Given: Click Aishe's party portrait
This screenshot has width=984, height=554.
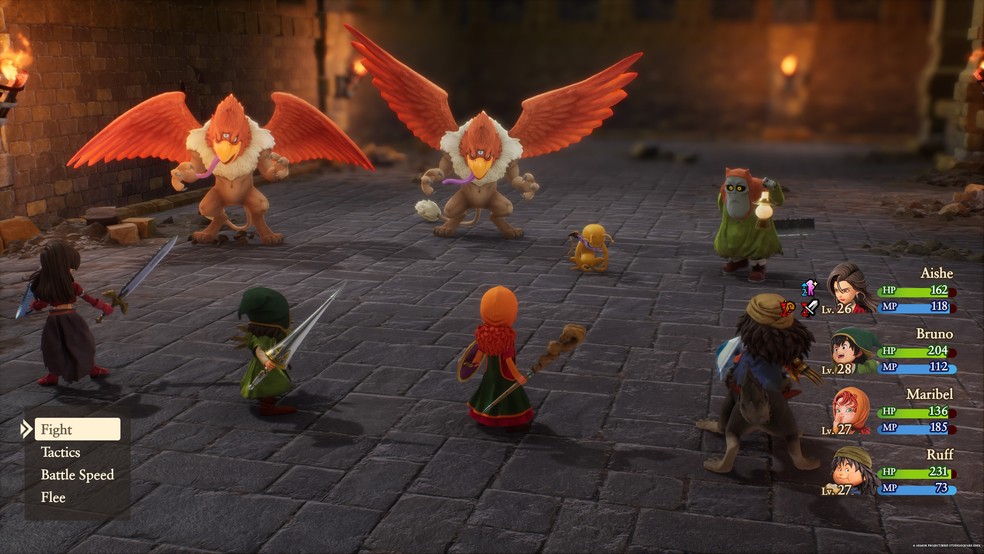Looking at the screenshot, I should [851, 287].
